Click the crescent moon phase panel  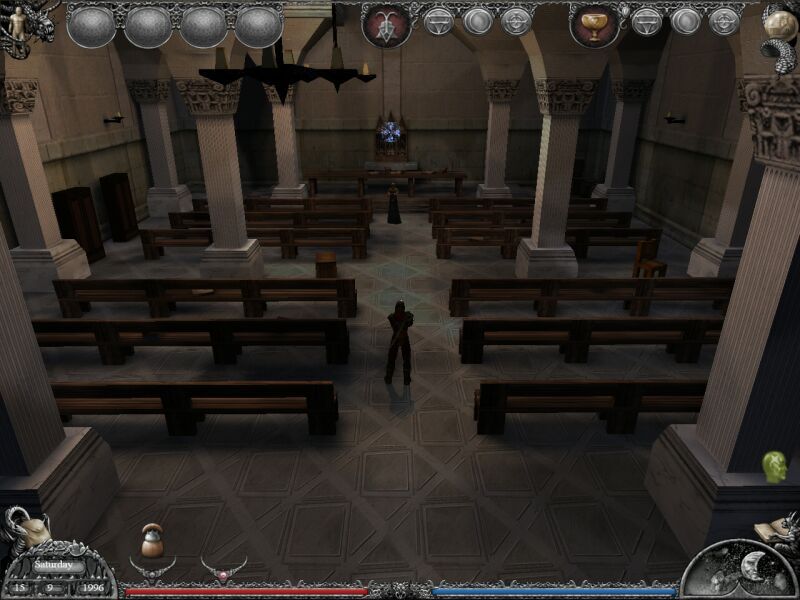pyautogui.click(x=740, y=572)
